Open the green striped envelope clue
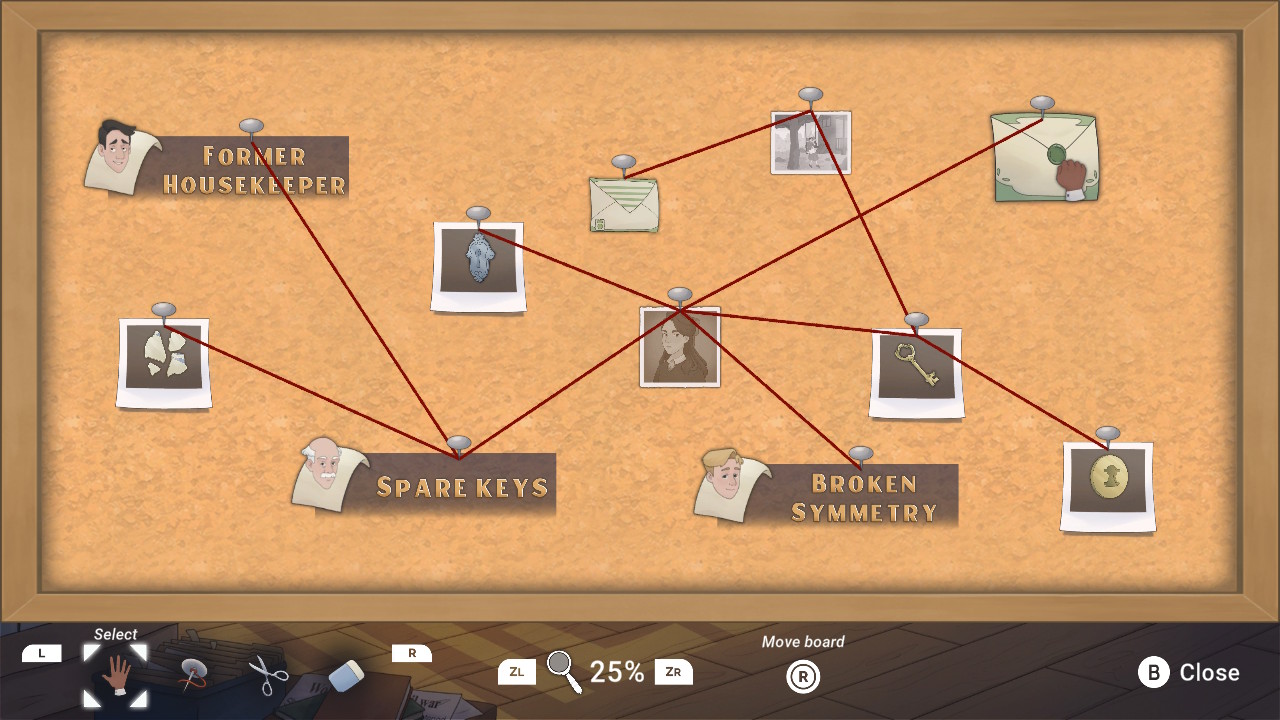The width and height of the screenshot is (1280, 720). click(625, 203)
